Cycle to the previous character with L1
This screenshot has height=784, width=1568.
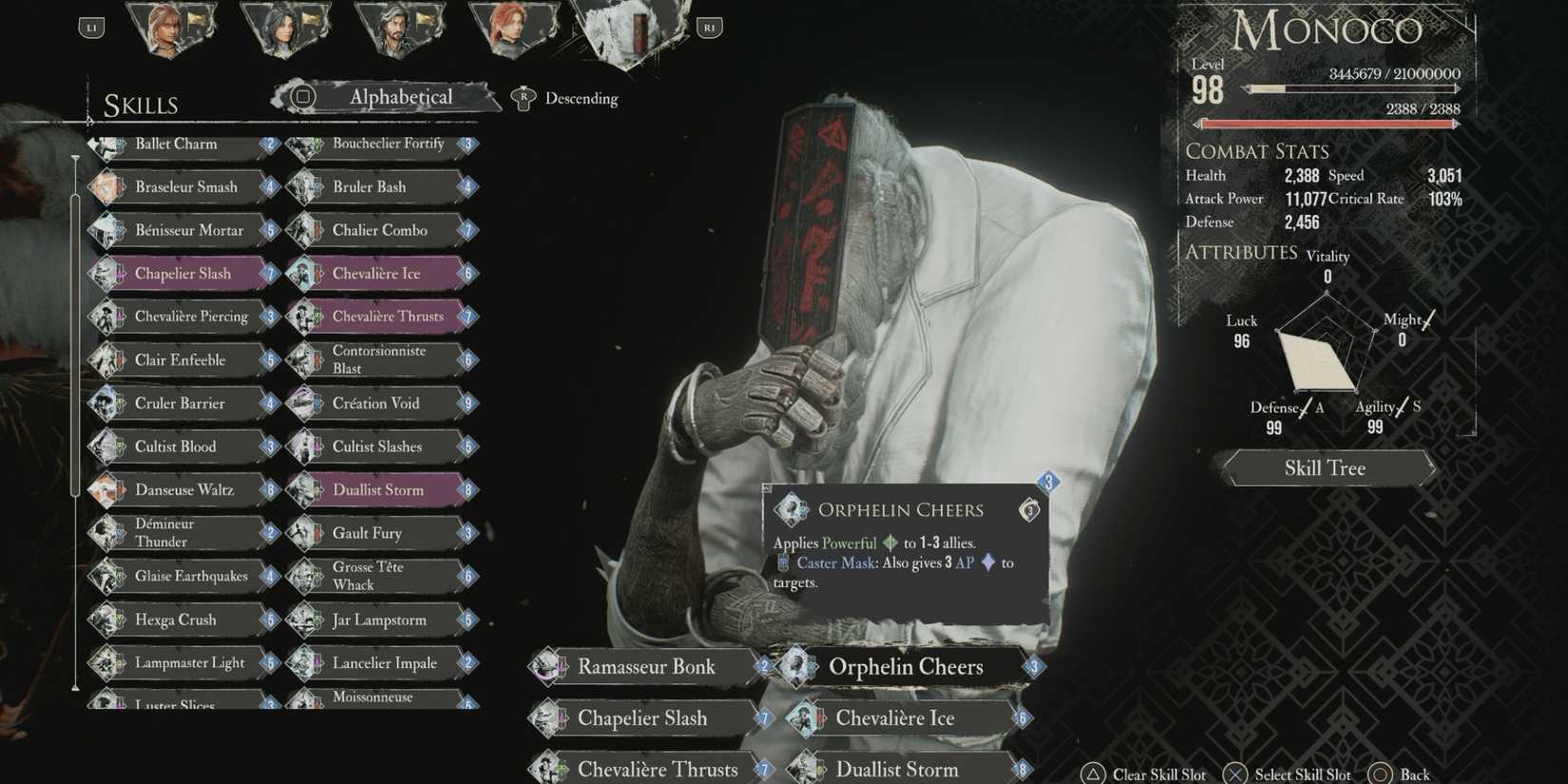(91, 27)
